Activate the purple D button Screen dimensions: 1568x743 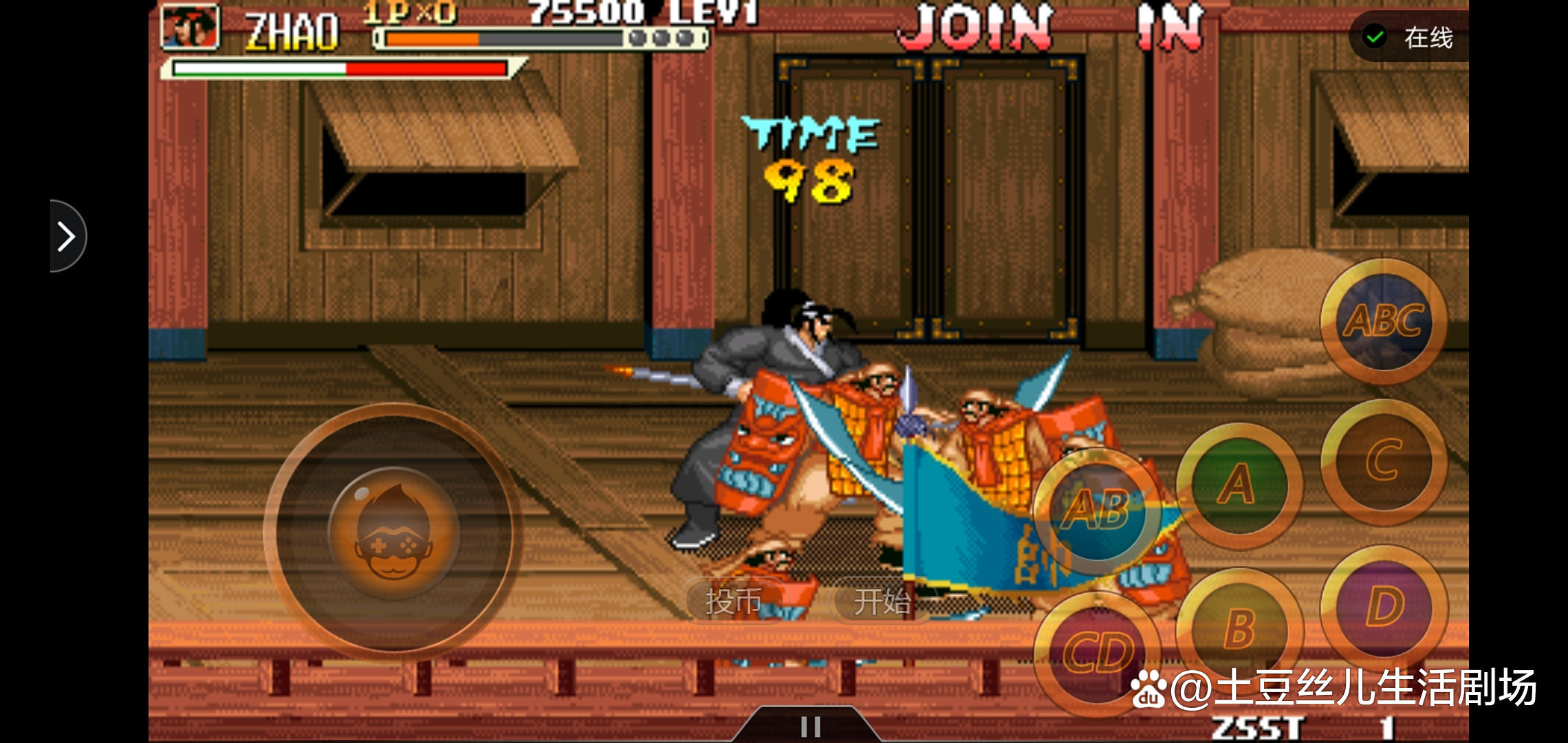[x=1384, y=607]
